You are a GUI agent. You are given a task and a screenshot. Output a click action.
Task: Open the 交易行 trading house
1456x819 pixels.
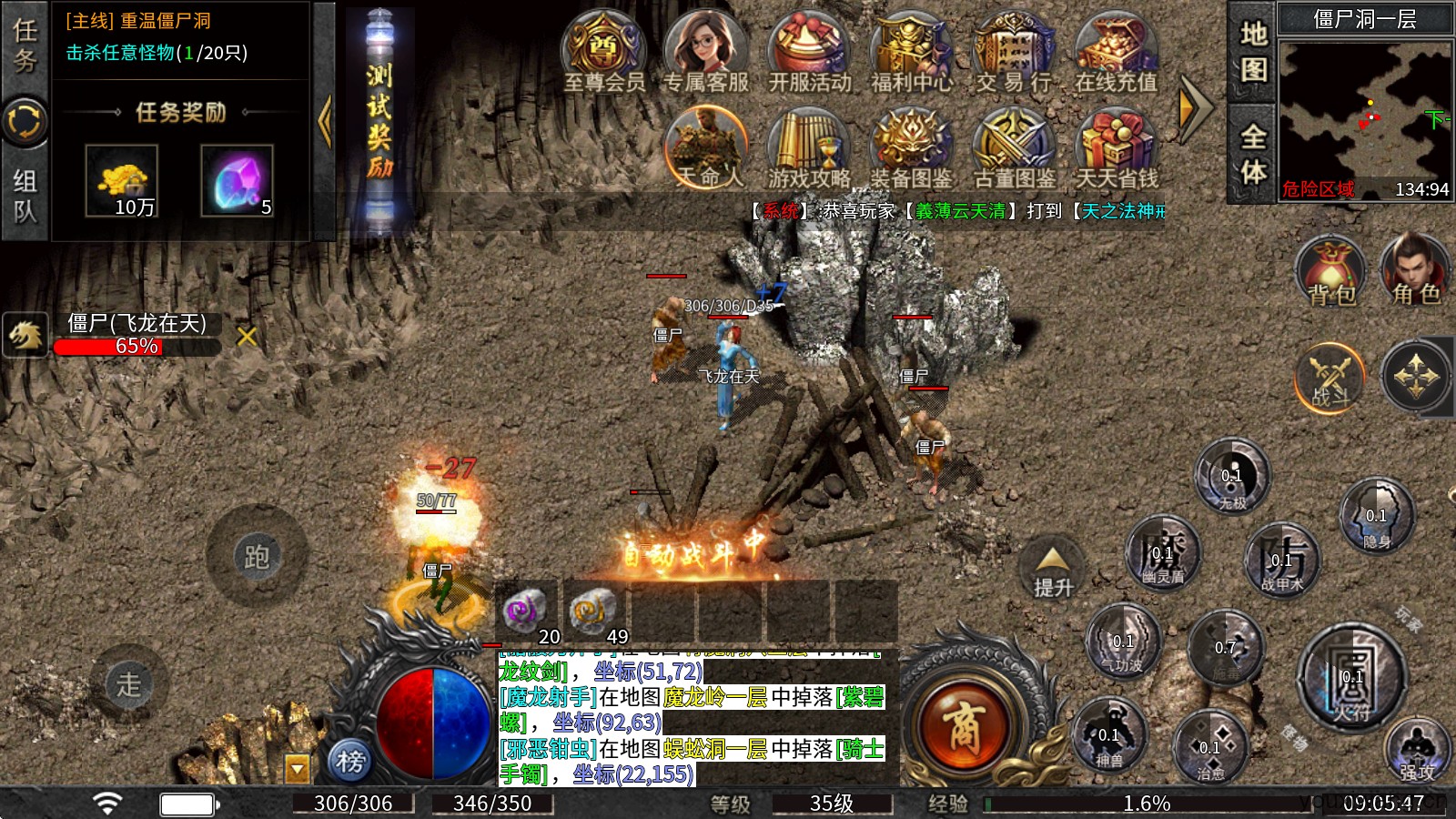click(x=1014, y=51)
